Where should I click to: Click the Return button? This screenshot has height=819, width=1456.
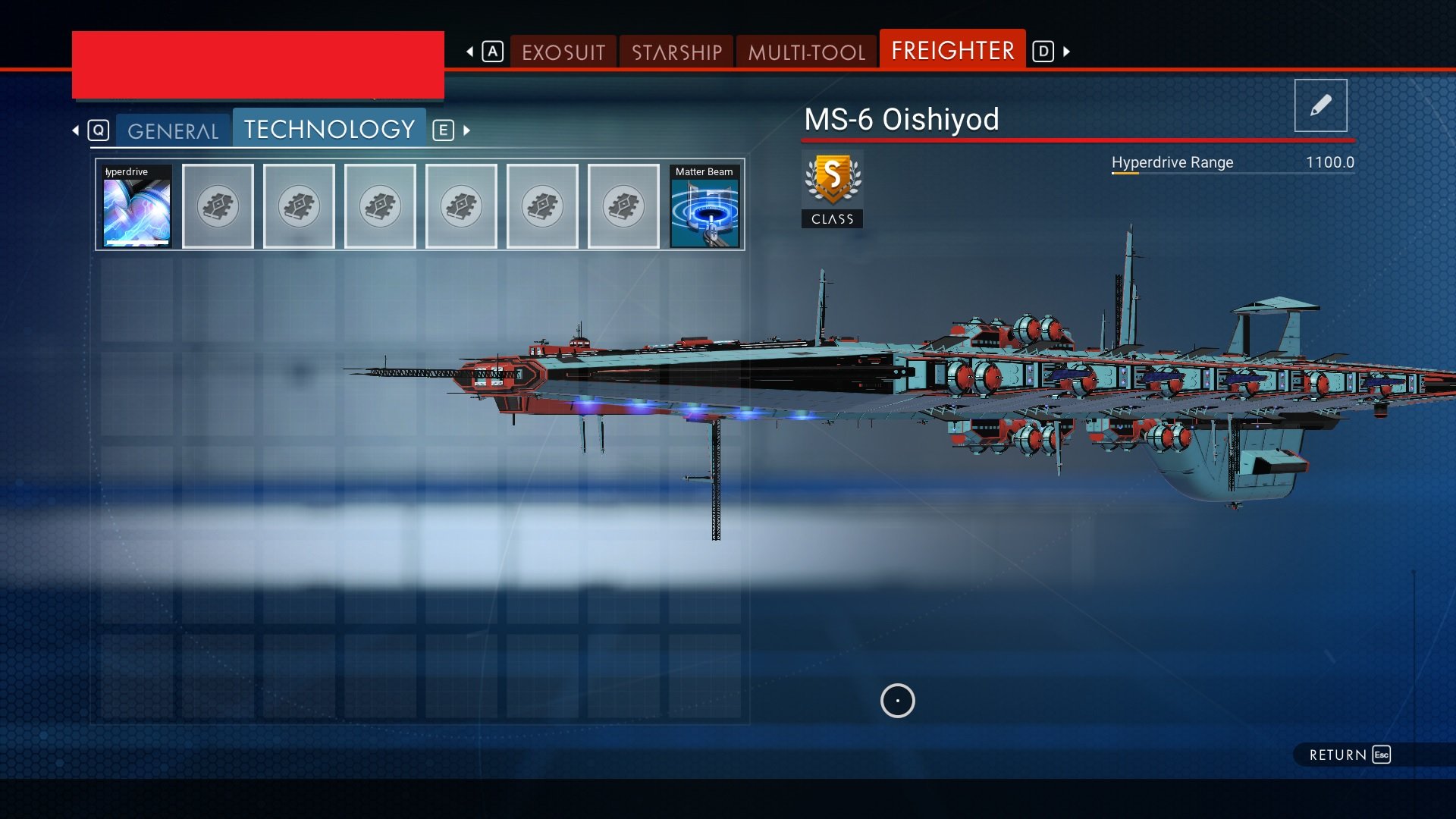point(1349,755)
